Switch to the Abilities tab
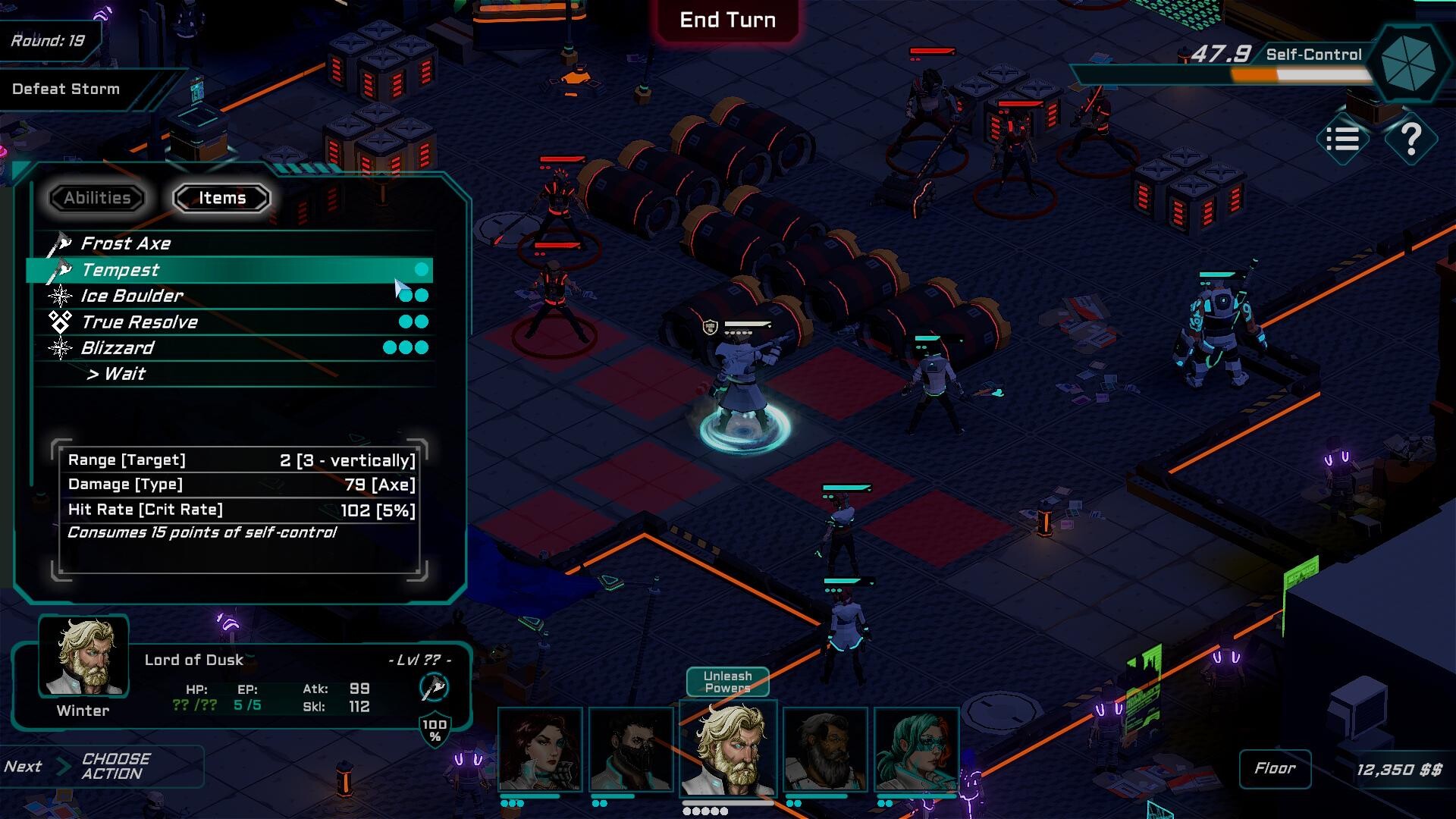The image size is (1456, 819). [96, 198]
